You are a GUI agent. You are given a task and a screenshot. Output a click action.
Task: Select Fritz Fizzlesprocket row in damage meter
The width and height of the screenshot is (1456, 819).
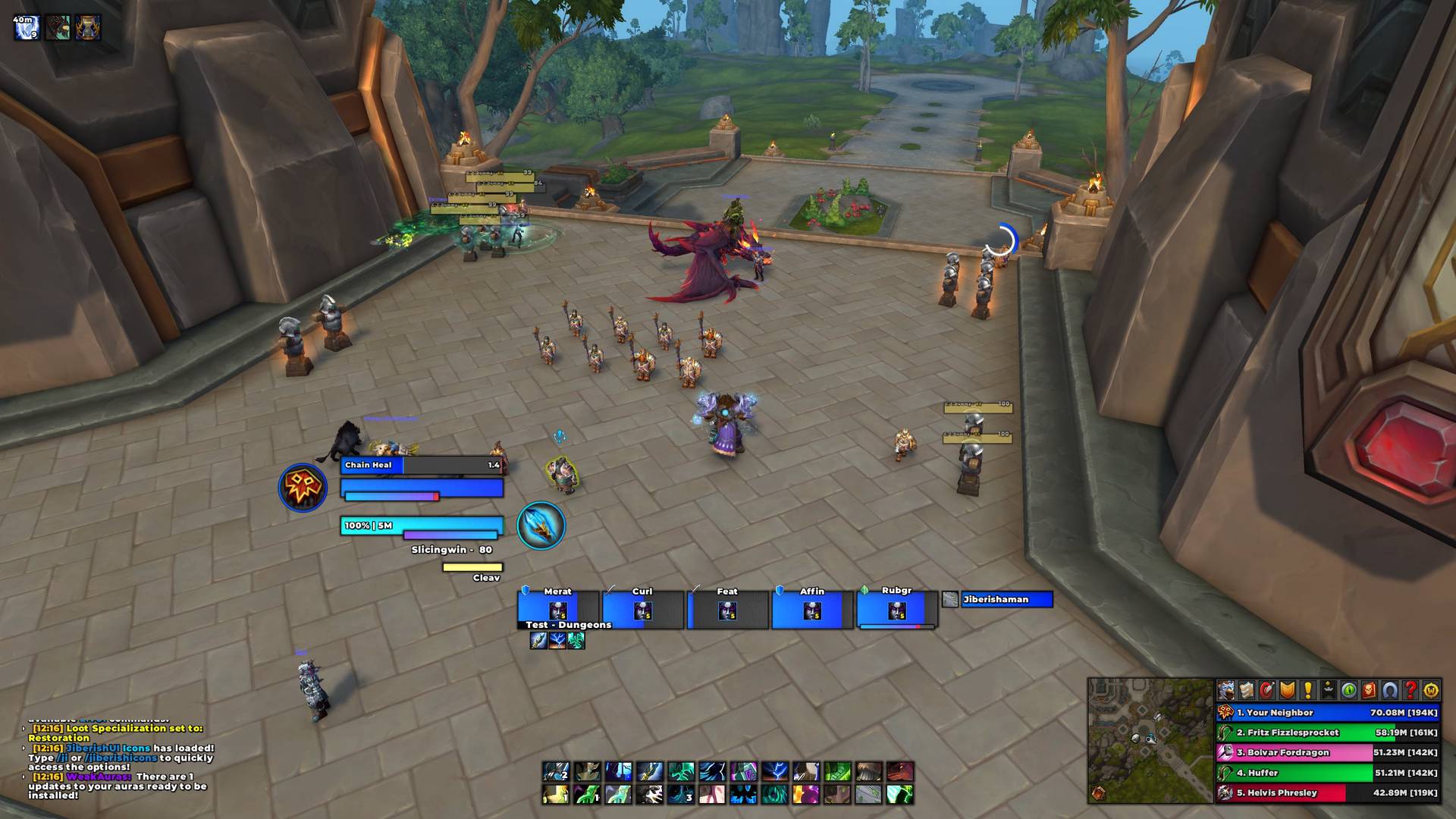(1327, 733)
